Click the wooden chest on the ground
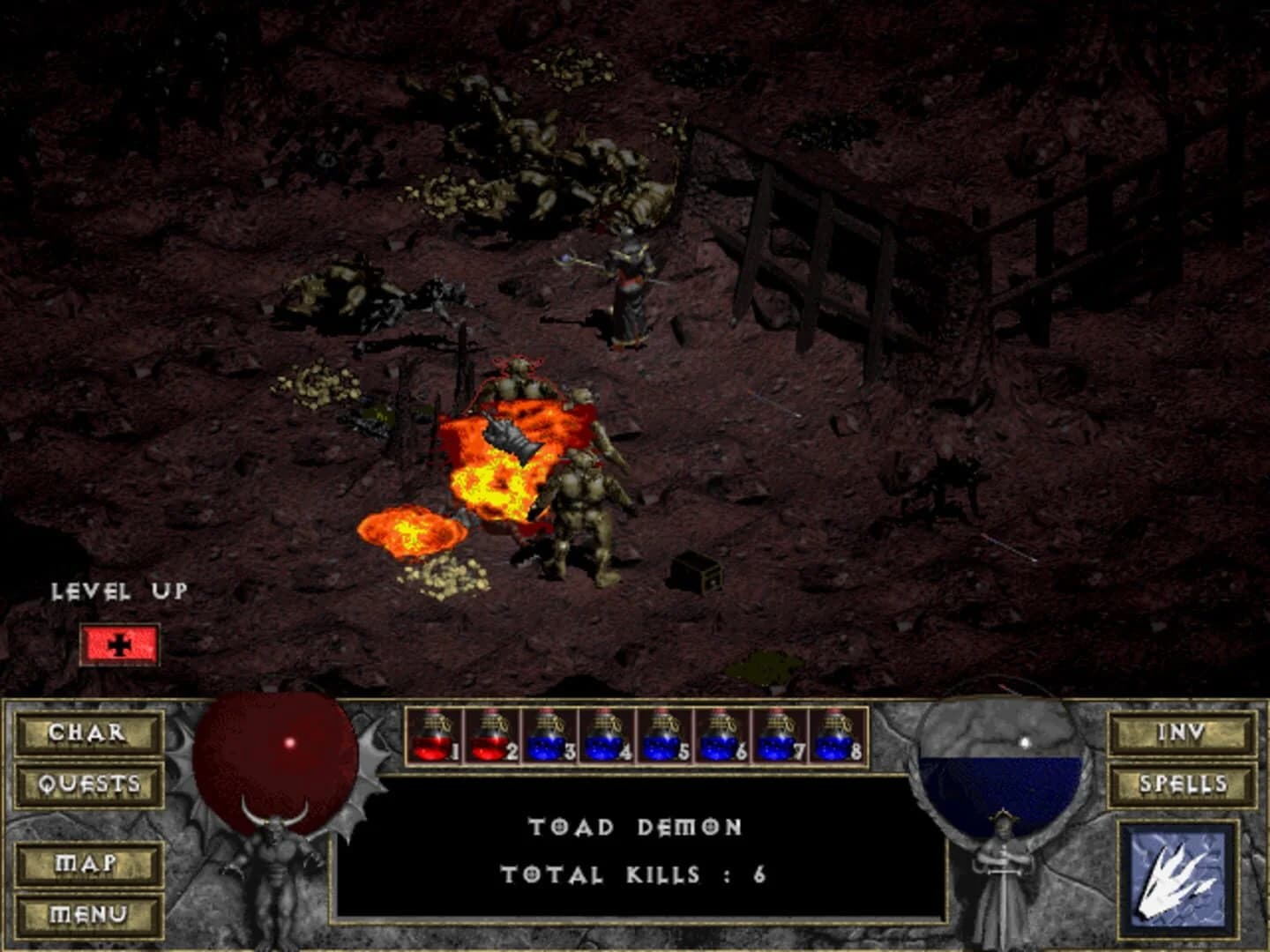This screenshot has height=952, width=1270. click(696, 574)
